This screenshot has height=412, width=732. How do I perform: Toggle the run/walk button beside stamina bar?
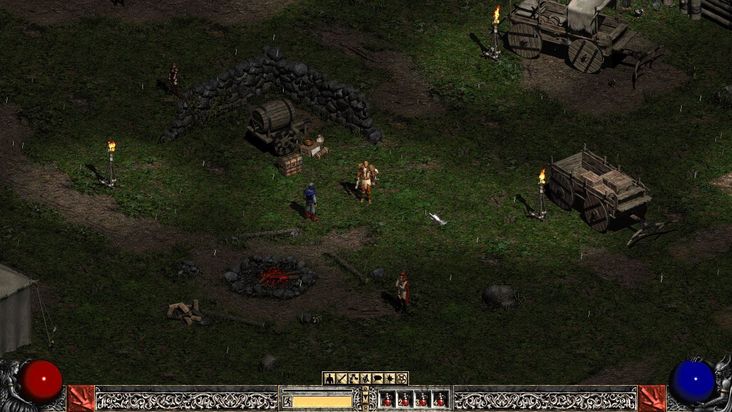[287, 400]
